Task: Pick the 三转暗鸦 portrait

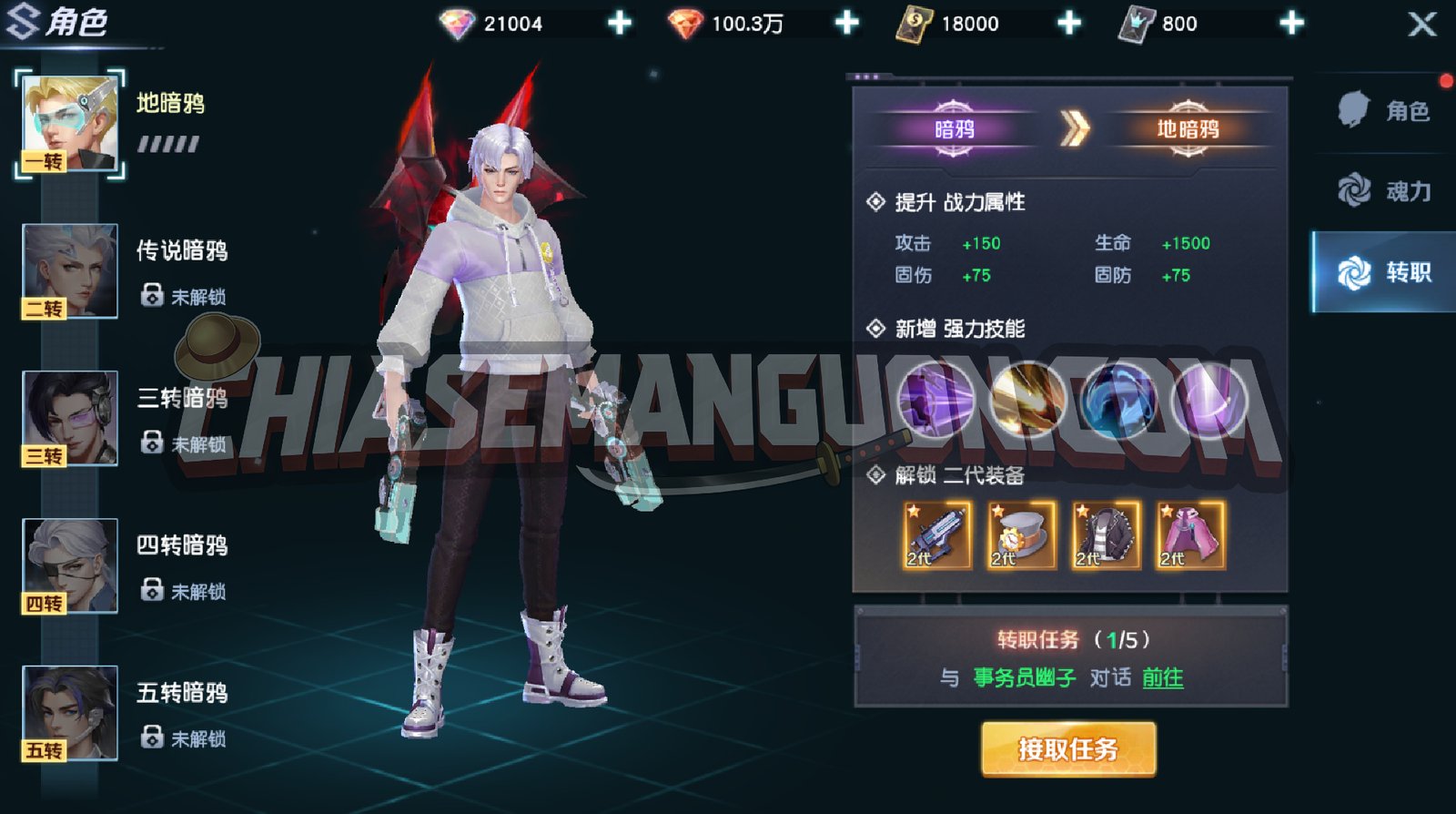Action: click(x=70, y=419)
